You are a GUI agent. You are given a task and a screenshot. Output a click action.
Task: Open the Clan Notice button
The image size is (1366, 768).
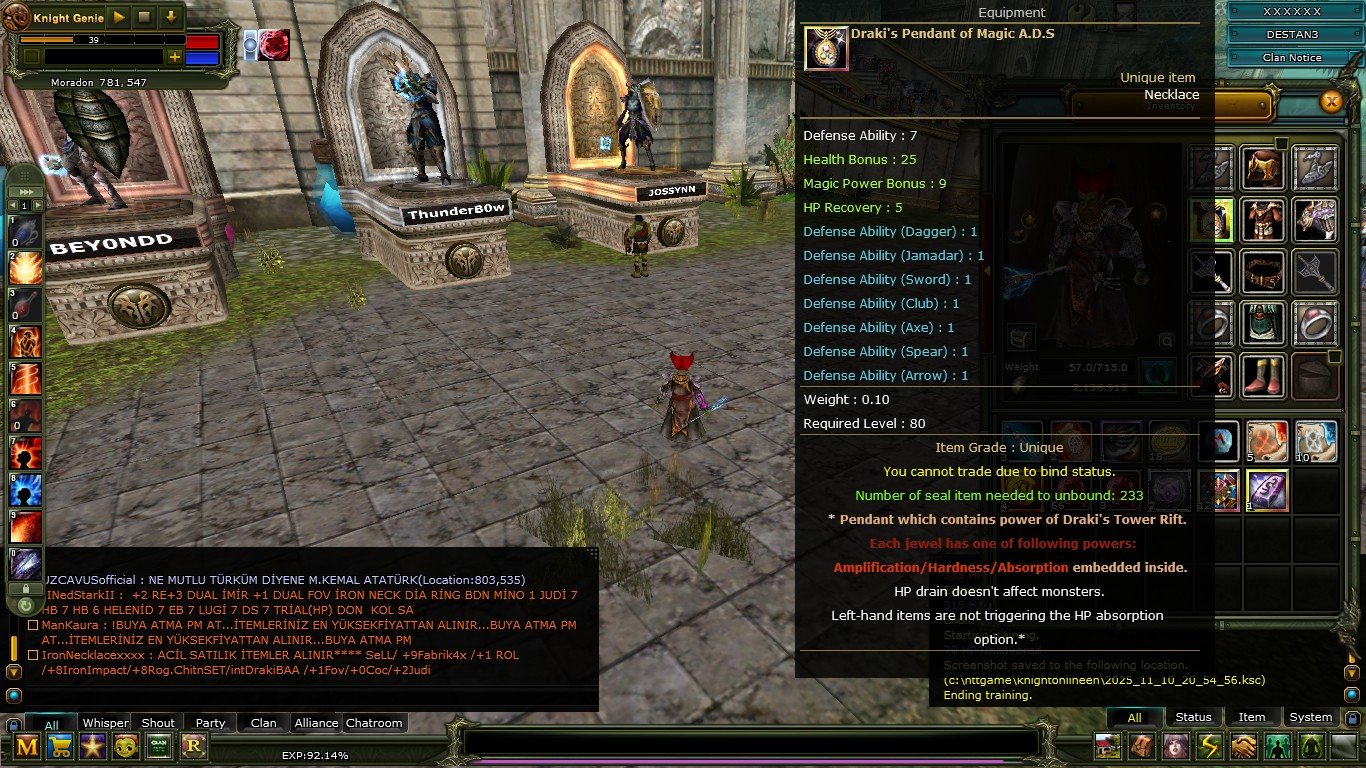pyautogui.click(x=1291, y=58)
